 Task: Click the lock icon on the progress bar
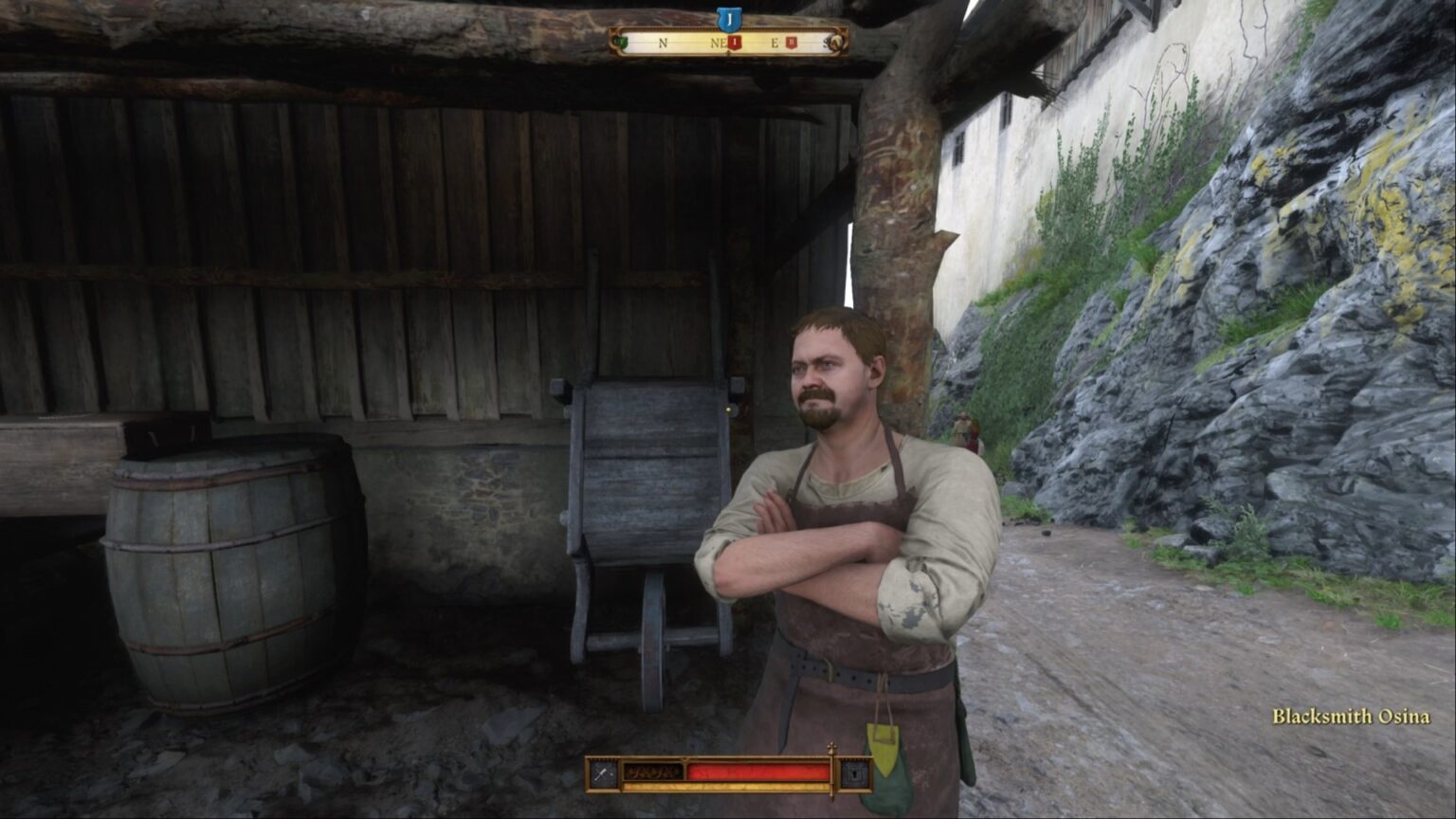click(x=853, y=774)
